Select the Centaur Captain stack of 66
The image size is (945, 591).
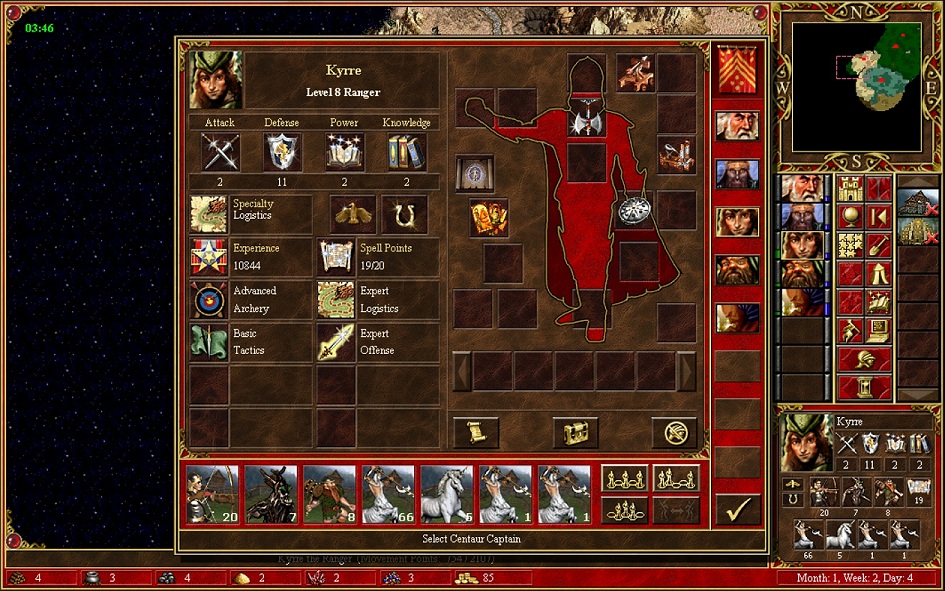388,494
